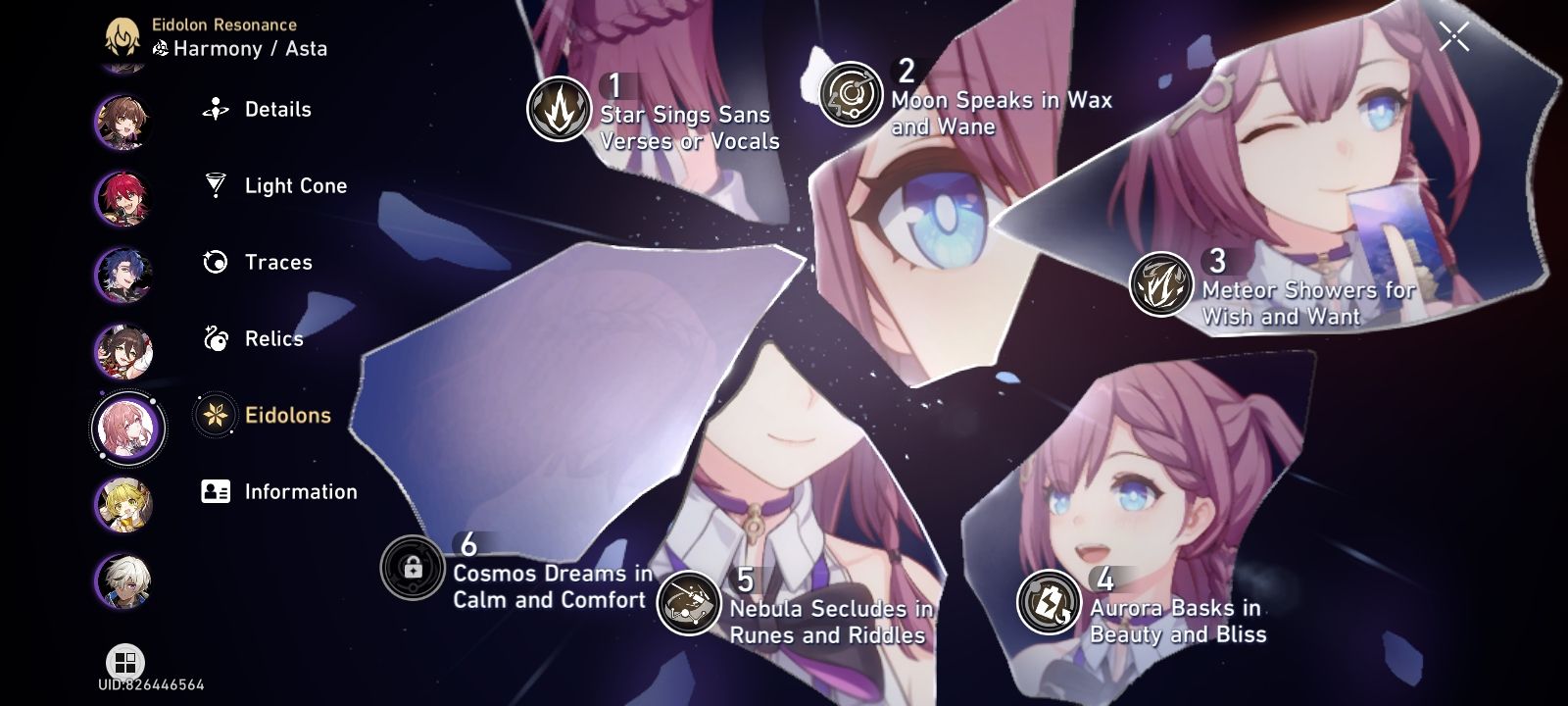Select the blue-haired character portrait

pos(125,273)
